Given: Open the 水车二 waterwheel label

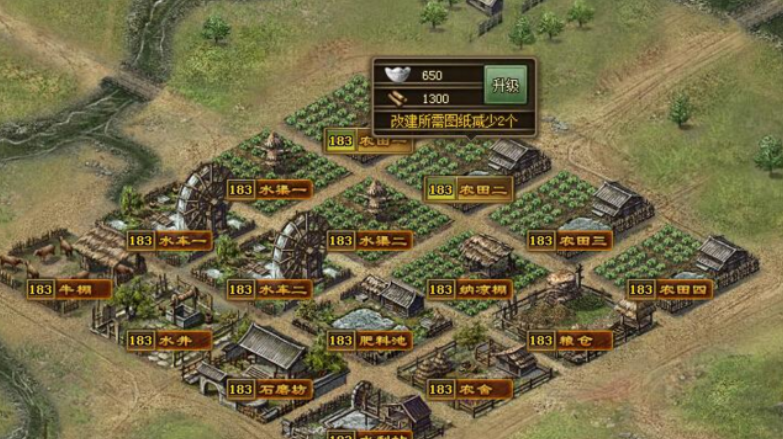Looking at the screenshot, I should pyautogui.click(x=269, y=289).
